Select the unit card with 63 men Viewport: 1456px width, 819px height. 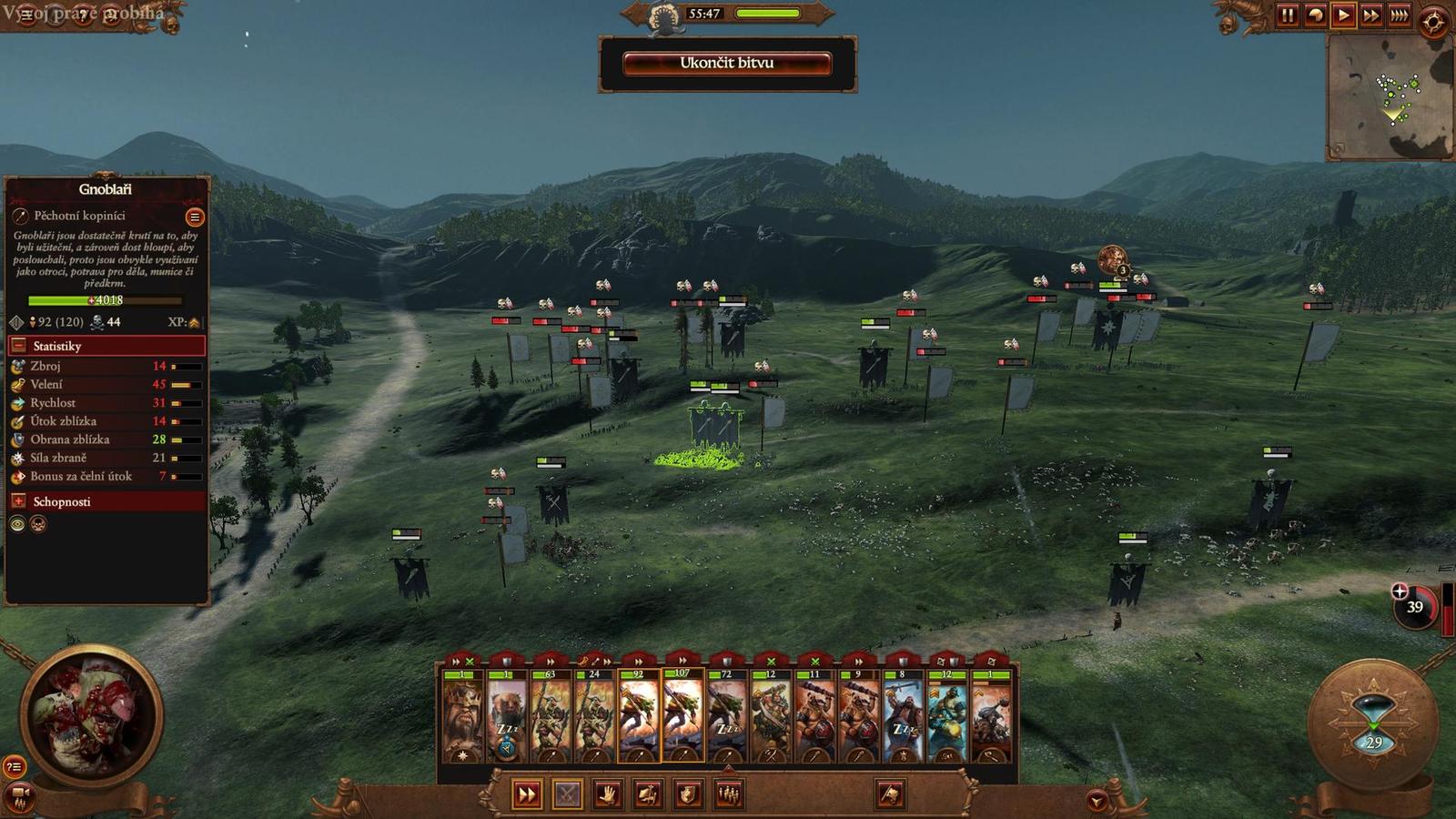(x=551, y=716)
